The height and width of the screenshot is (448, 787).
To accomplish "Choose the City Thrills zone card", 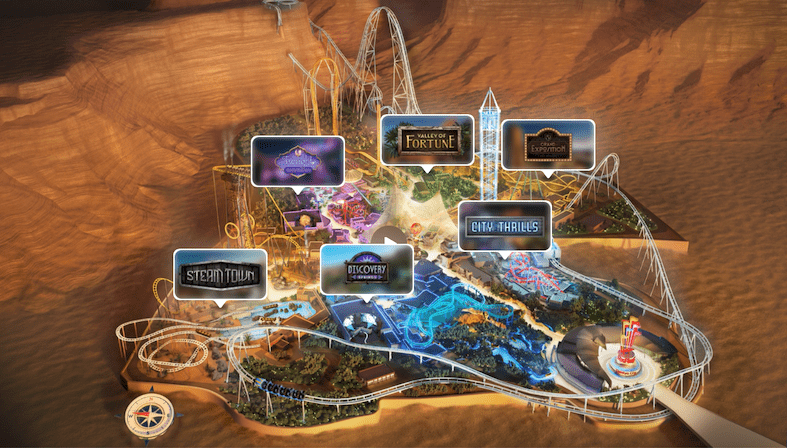I will pyautogui.click(x=504, y=227).
